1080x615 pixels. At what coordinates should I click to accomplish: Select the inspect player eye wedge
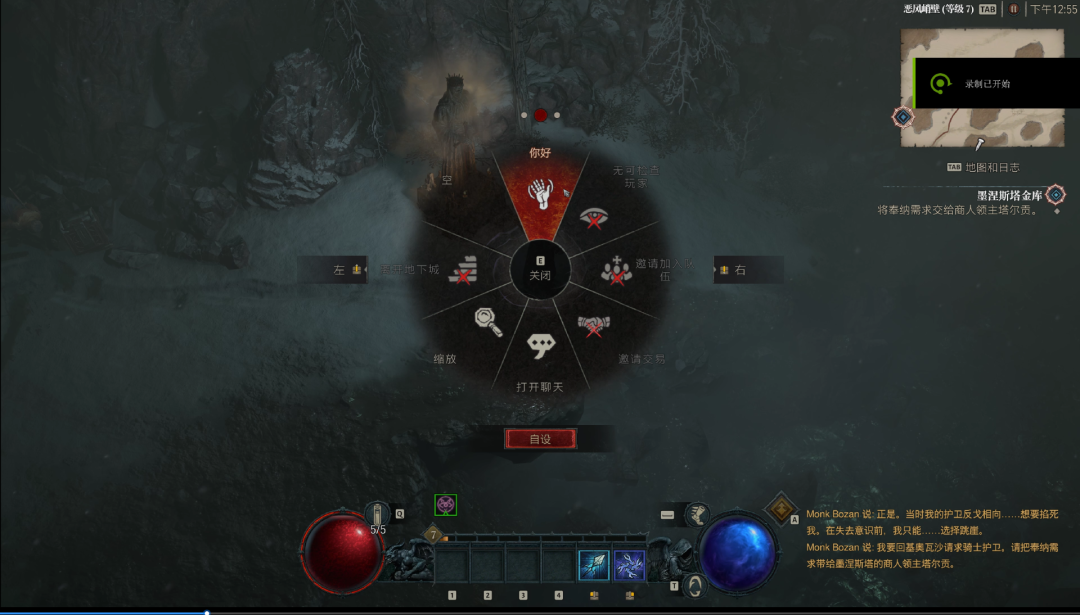pos(595,216)
